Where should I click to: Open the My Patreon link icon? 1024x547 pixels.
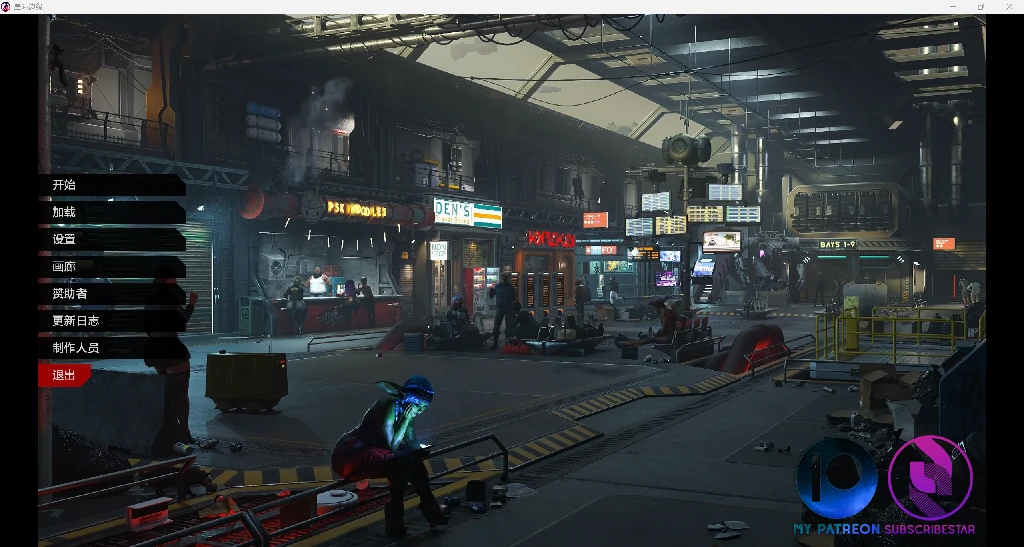click(x=837, y=479)
